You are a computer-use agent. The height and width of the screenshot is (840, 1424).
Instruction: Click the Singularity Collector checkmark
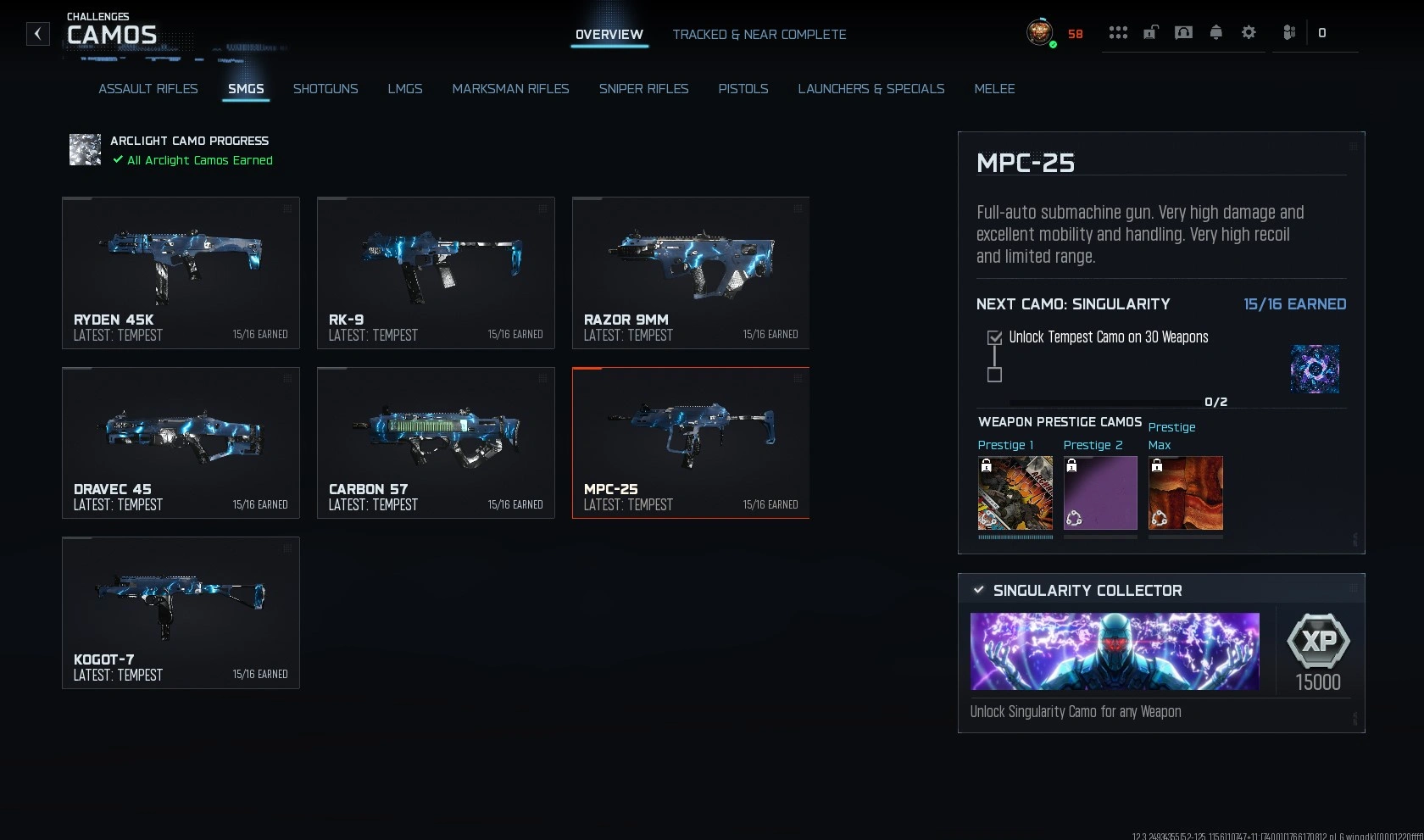(x=980, y=590)
